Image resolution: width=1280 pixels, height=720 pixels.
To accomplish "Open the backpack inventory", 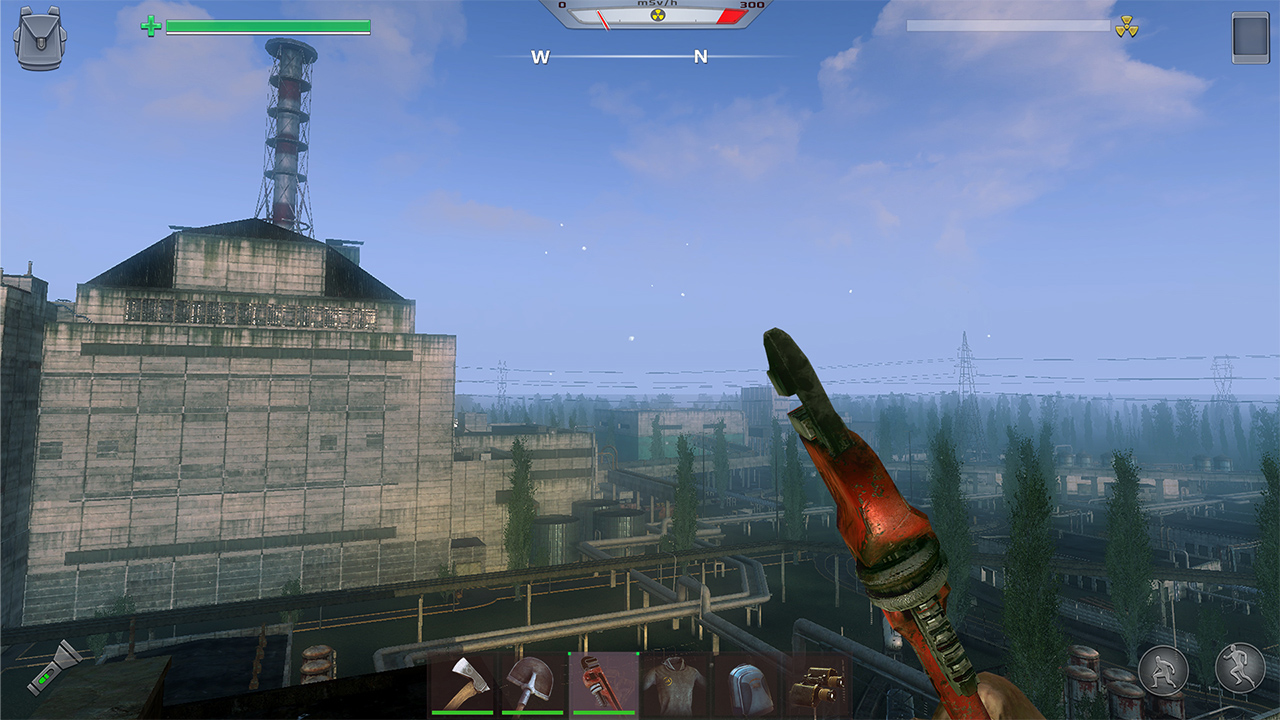I will click(40, 40).
